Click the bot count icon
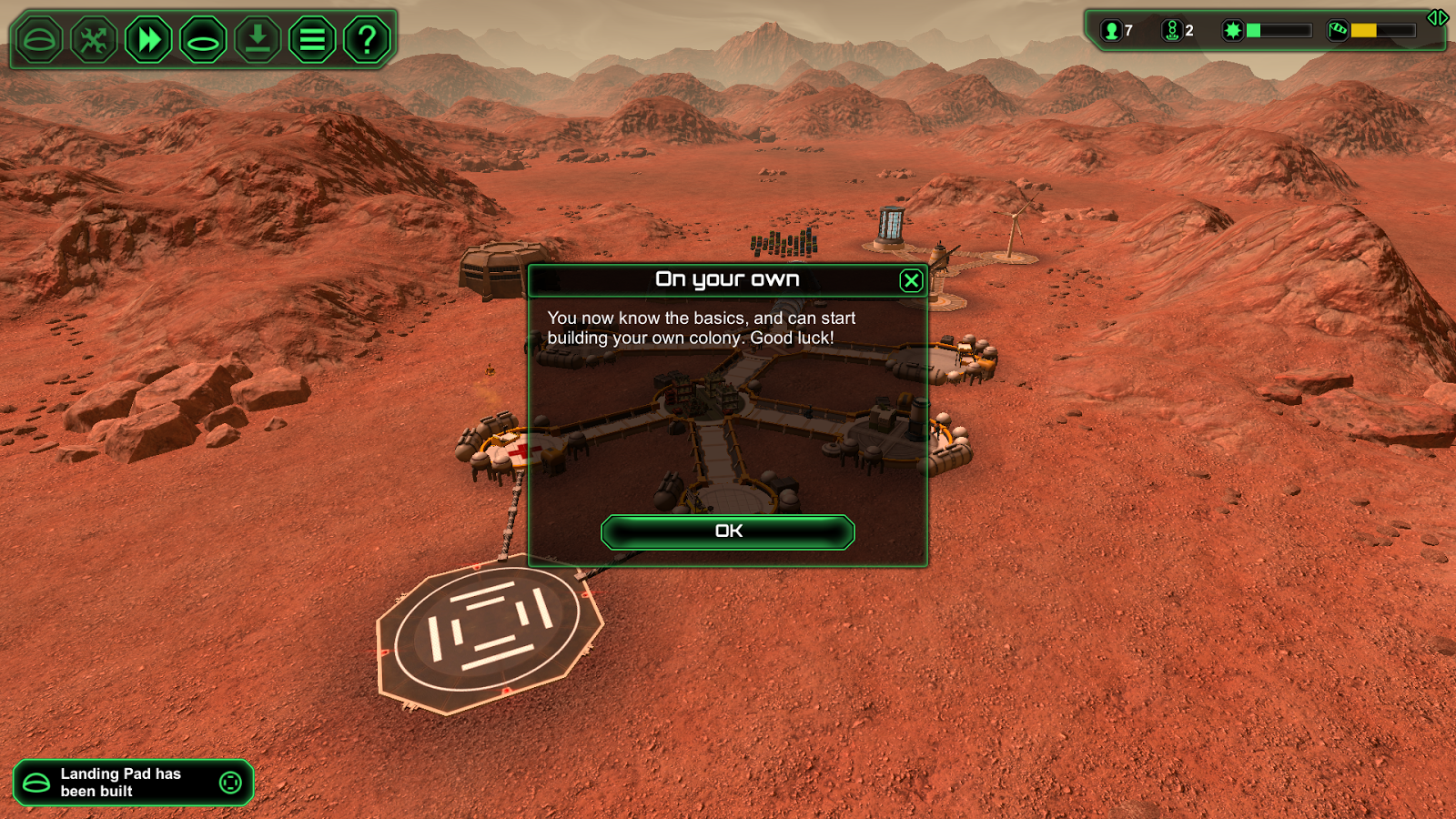Viewport: 1456px width, 819px height. tap(1172, 31)
